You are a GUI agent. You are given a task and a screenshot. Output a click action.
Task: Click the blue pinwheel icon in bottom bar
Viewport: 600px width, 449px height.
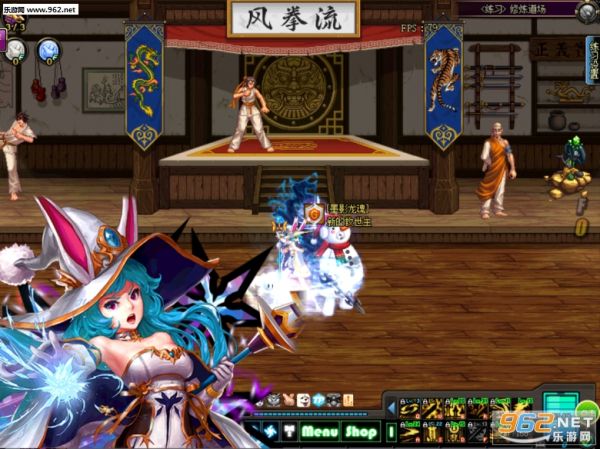[x=268, y=432]
